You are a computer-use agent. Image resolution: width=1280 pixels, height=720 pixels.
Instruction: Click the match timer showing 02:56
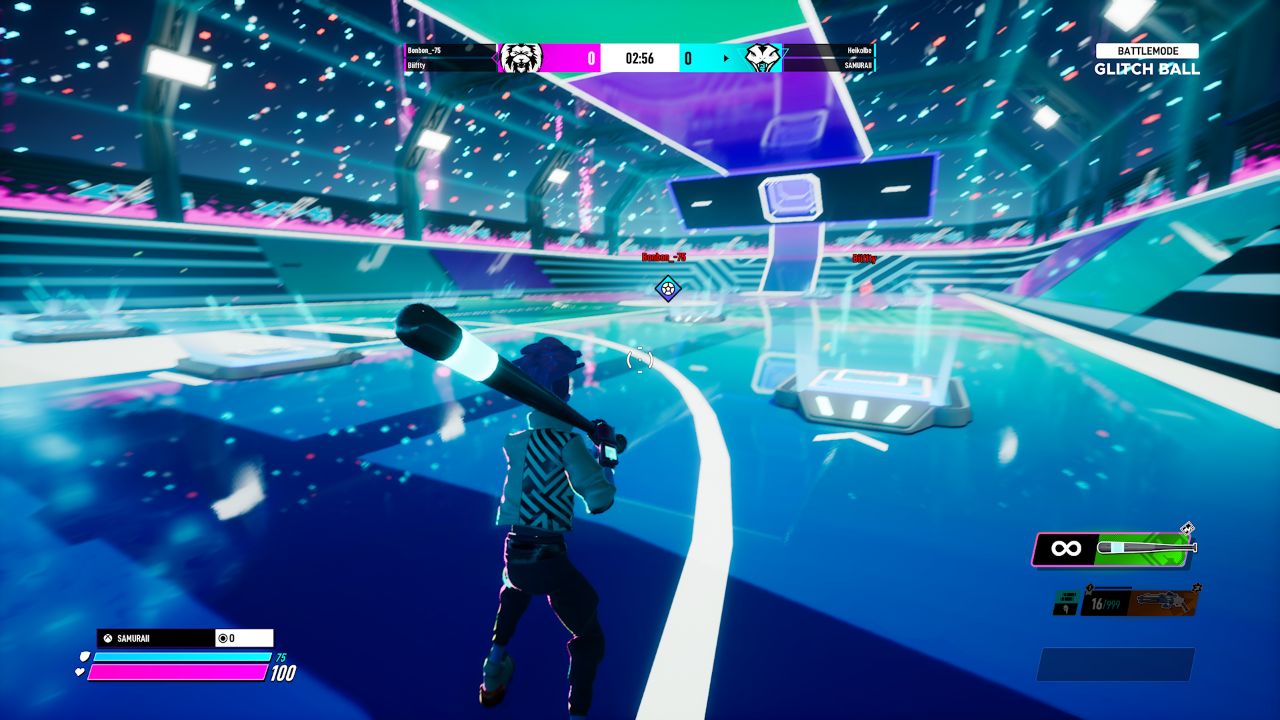point(640,57)
